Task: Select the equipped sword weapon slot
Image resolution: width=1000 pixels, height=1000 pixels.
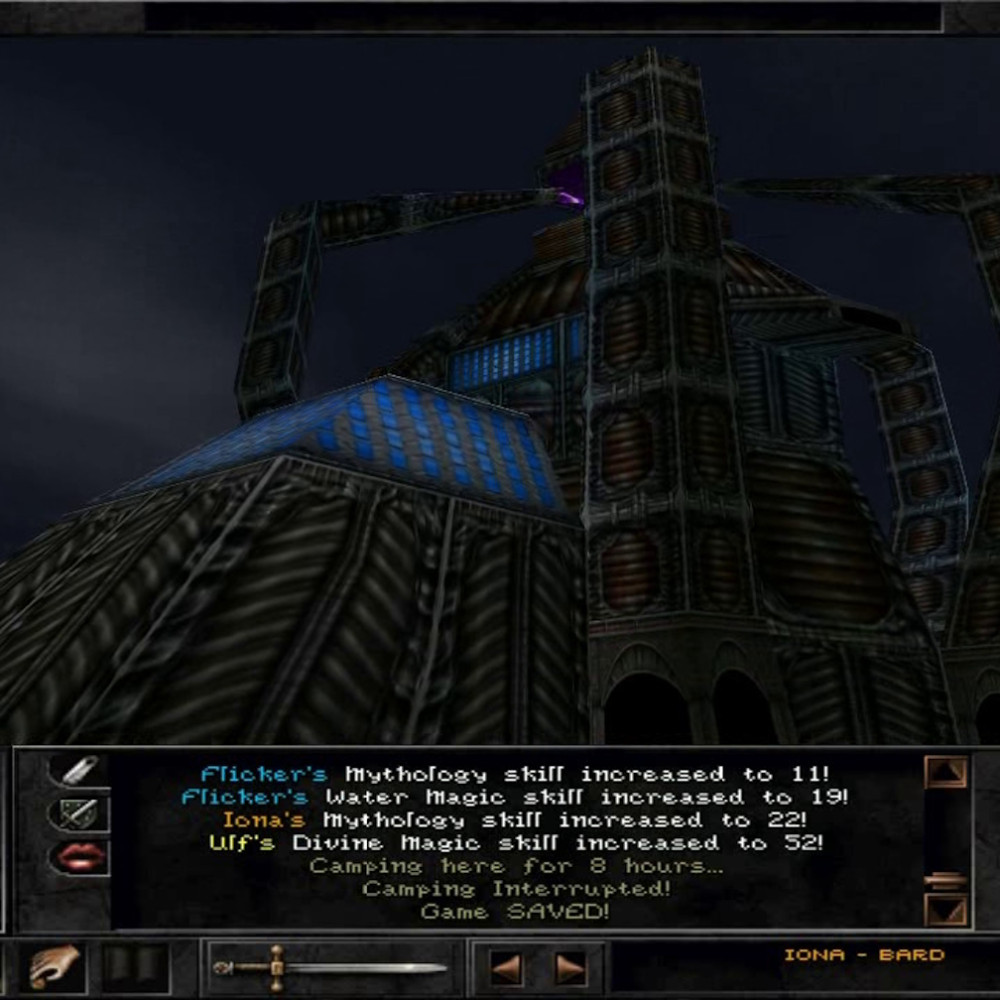Action: pyautogui.click(x=332, y=967)
